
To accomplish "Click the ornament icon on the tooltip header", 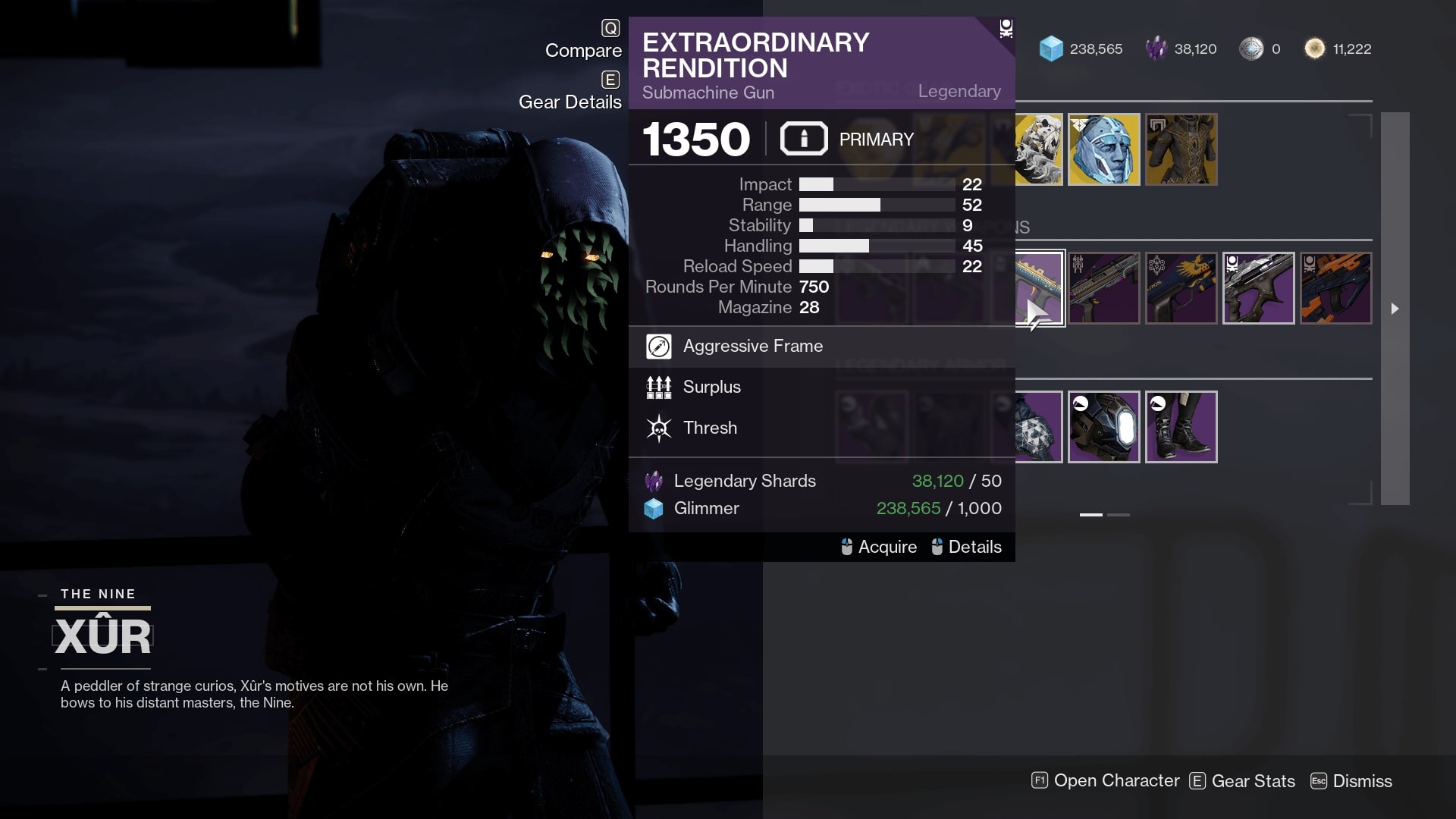I will coord(1006,27).
